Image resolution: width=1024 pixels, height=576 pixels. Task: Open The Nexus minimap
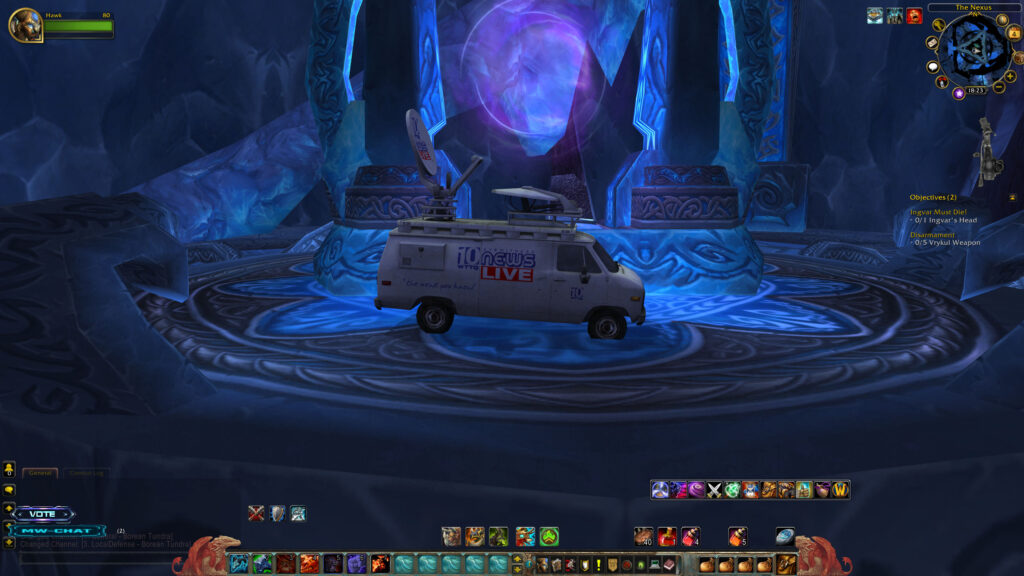click(x=973, y=48)
